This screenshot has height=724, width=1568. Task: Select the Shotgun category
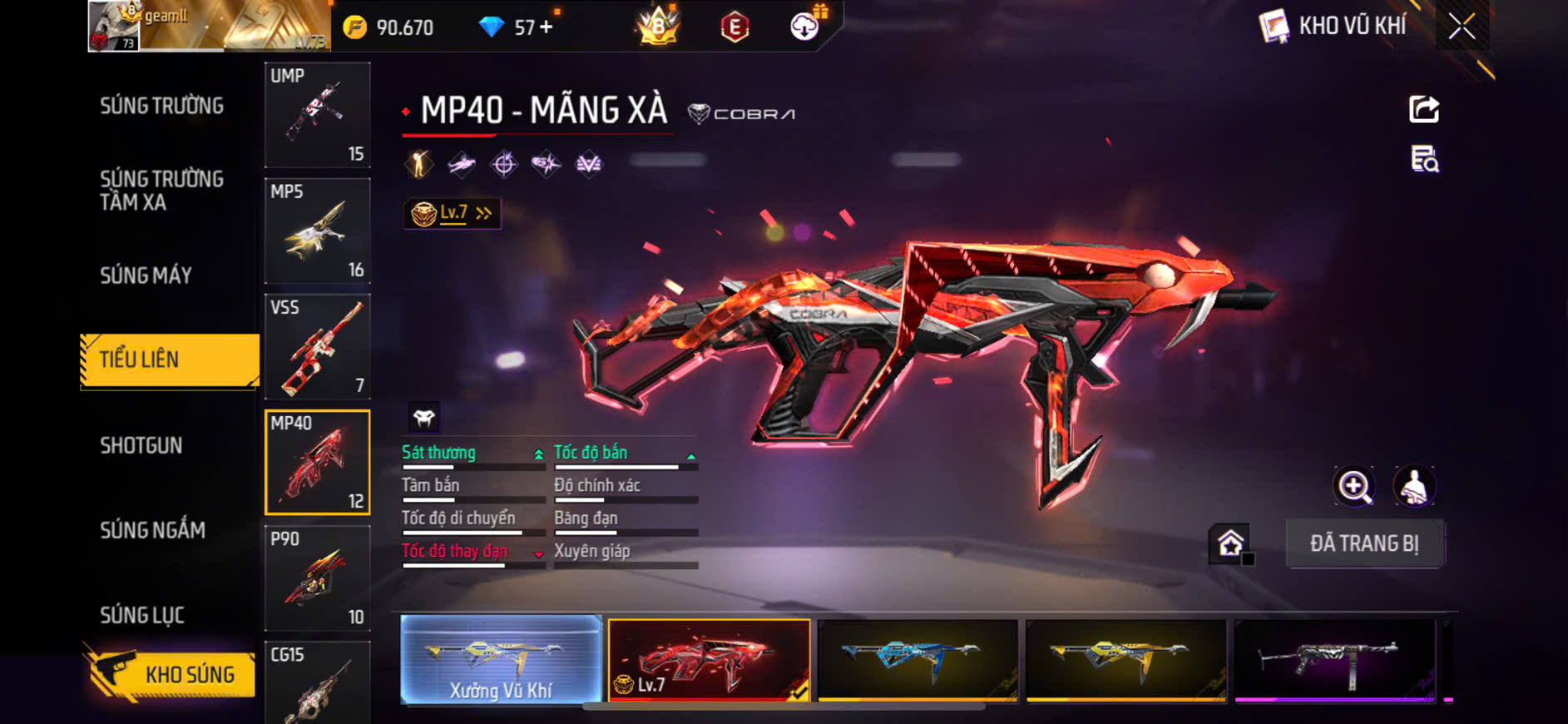coord(141,446)
